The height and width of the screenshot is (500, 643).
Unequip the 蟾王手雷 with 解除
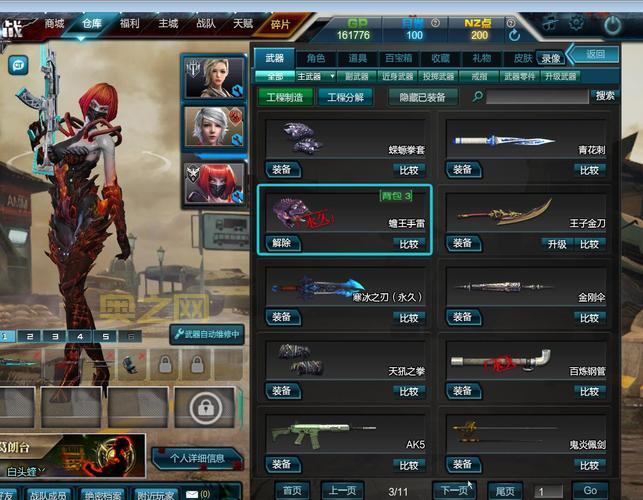coord(282,243)
